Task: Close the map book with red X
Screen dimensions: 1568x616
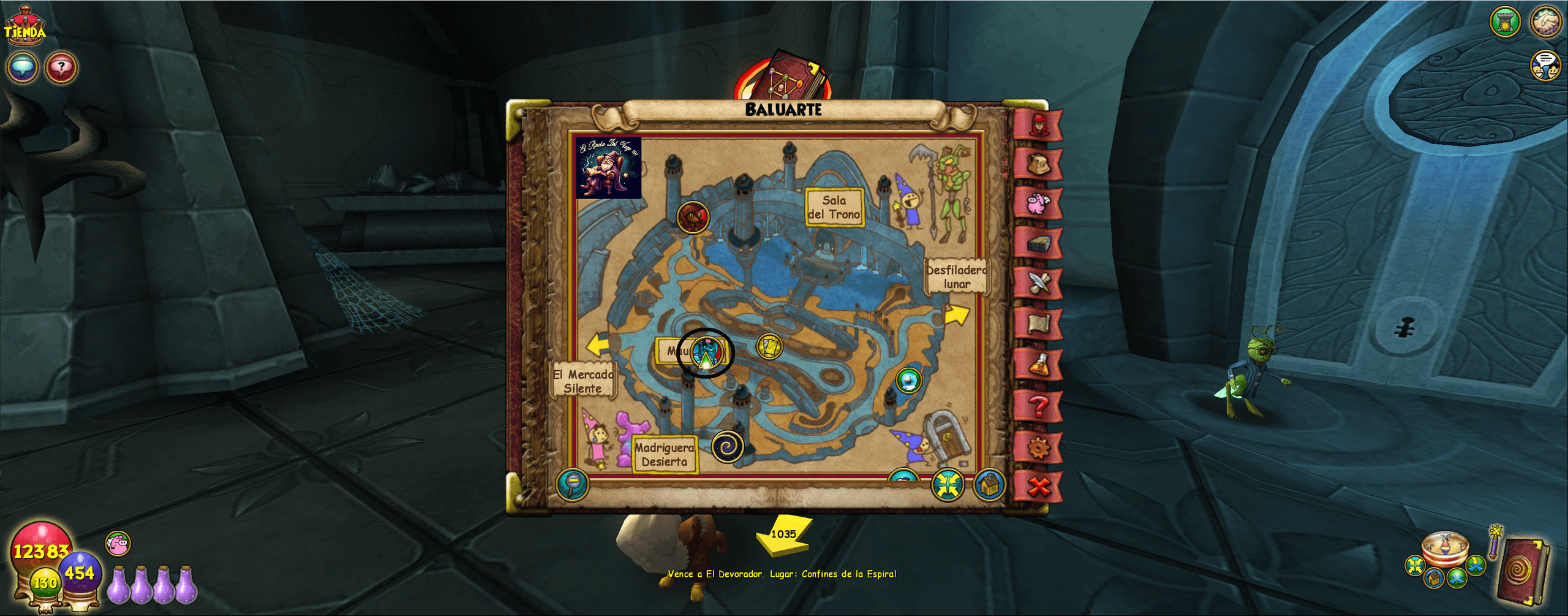Action: coord(1039,487)
